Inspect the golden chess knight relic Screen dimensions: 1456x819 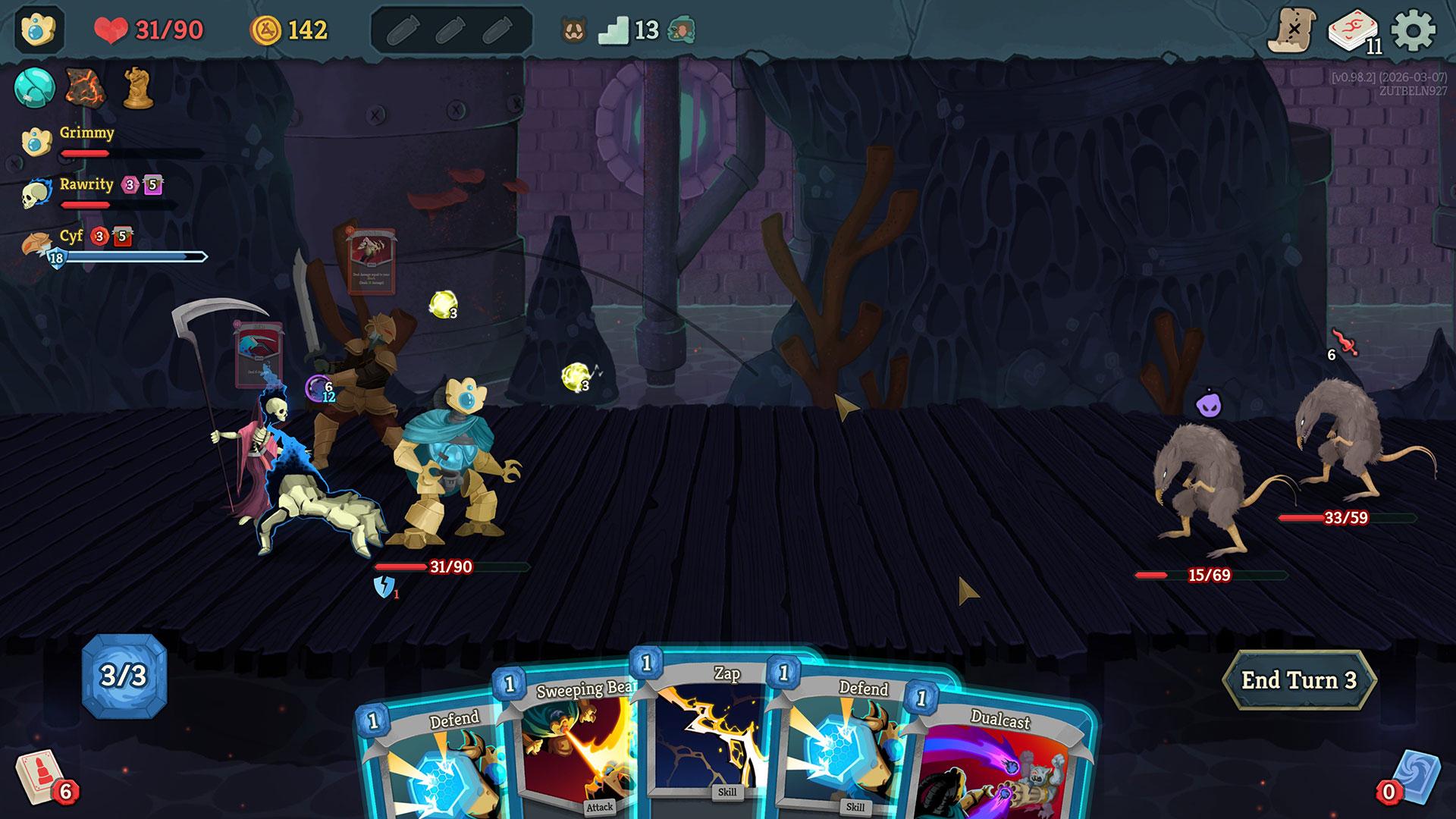138,87
